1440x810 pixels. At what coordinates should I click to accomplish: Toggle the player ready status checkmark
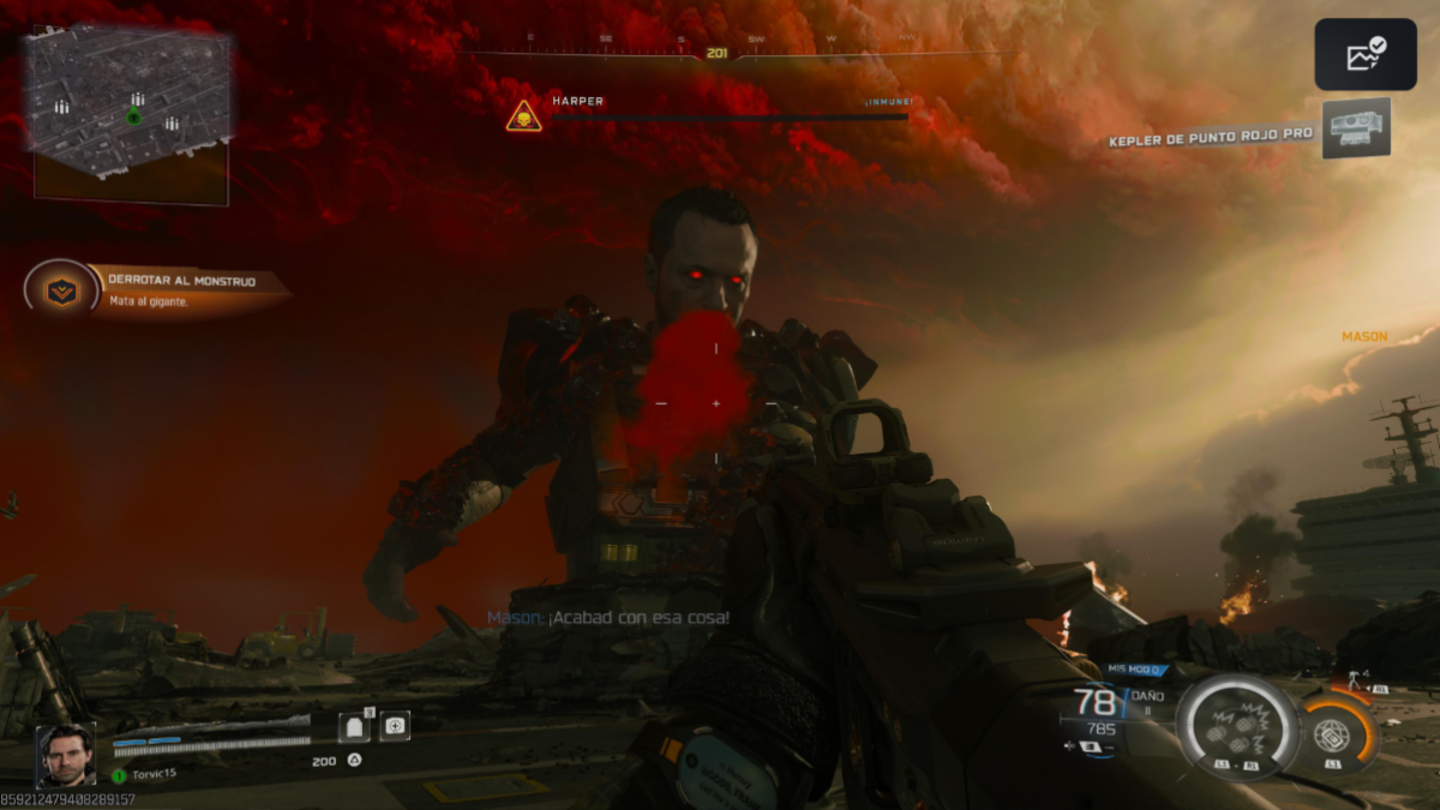(x=1379, y=44)
